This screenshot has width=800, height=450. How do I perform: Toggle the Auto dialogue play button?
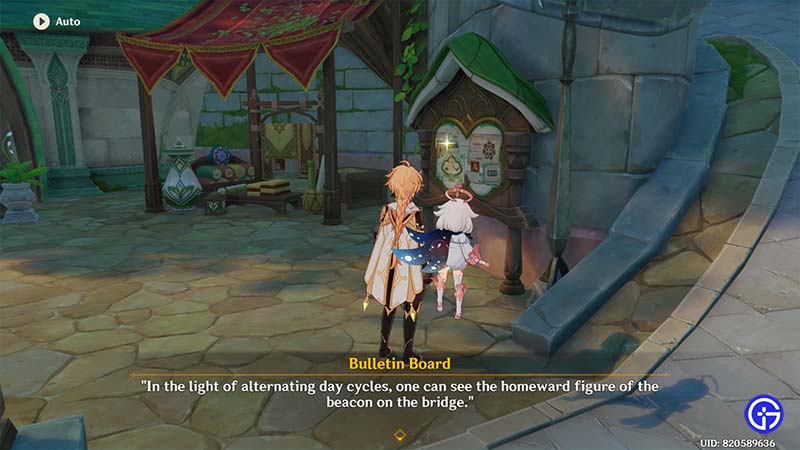click(x=42, y=20)
